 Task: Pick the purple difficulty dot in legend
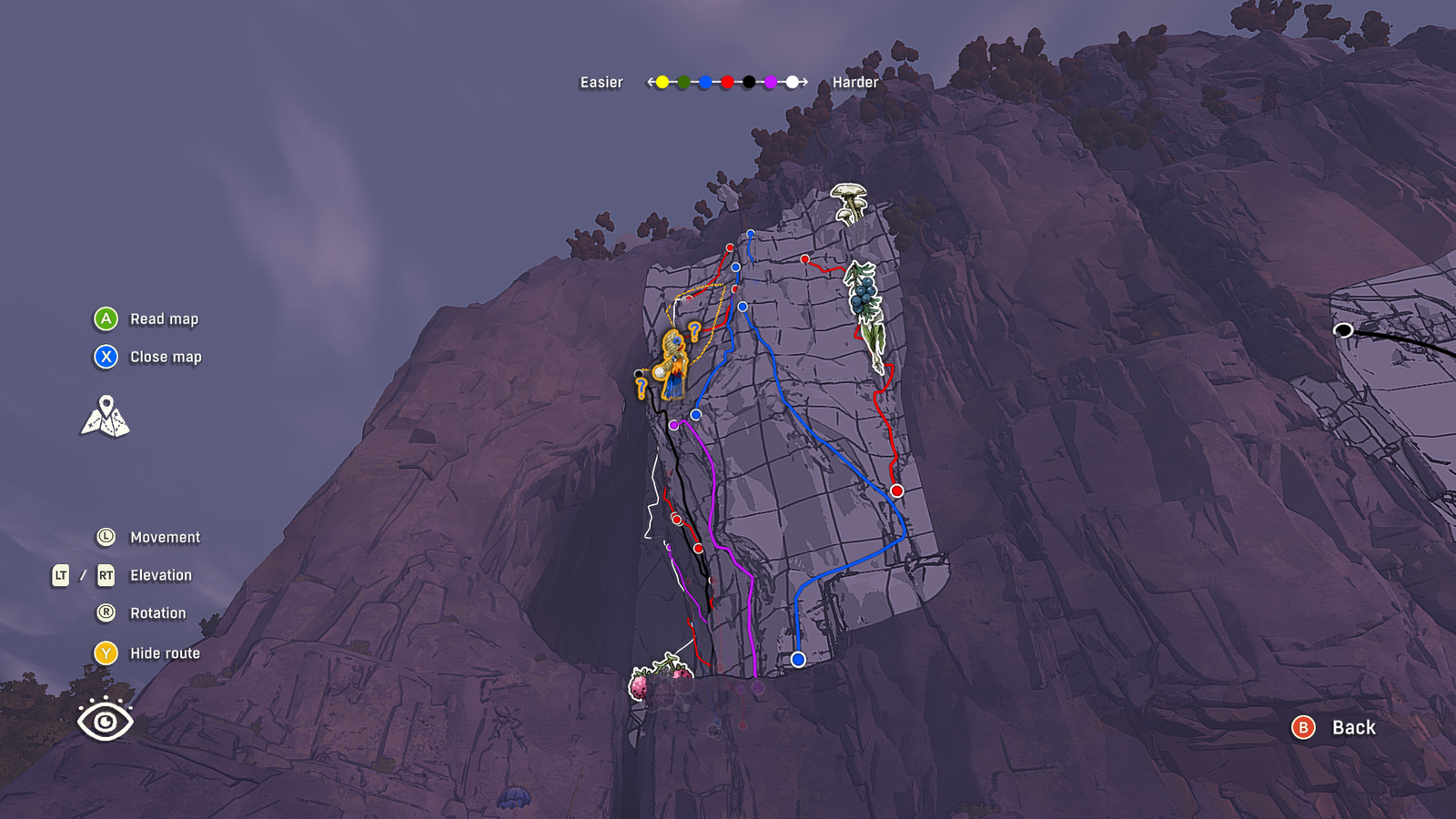tap(771, 82)
